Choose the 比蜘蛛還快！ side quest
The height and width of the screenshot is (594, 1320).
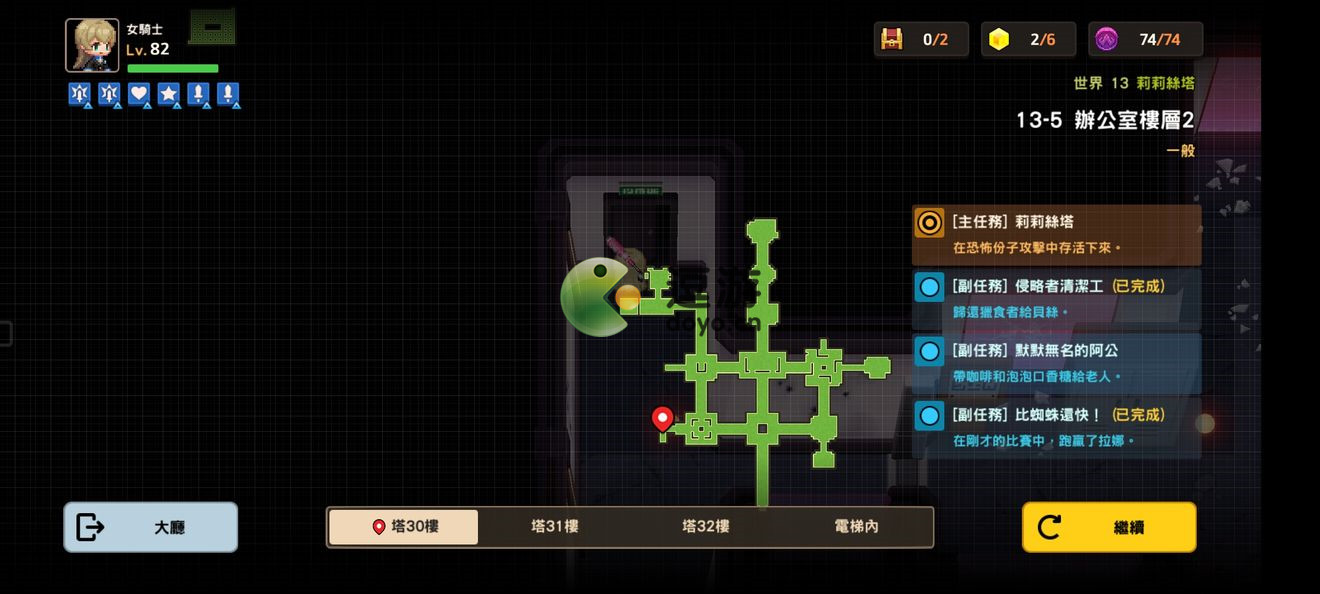click(x=1056, y=426)
